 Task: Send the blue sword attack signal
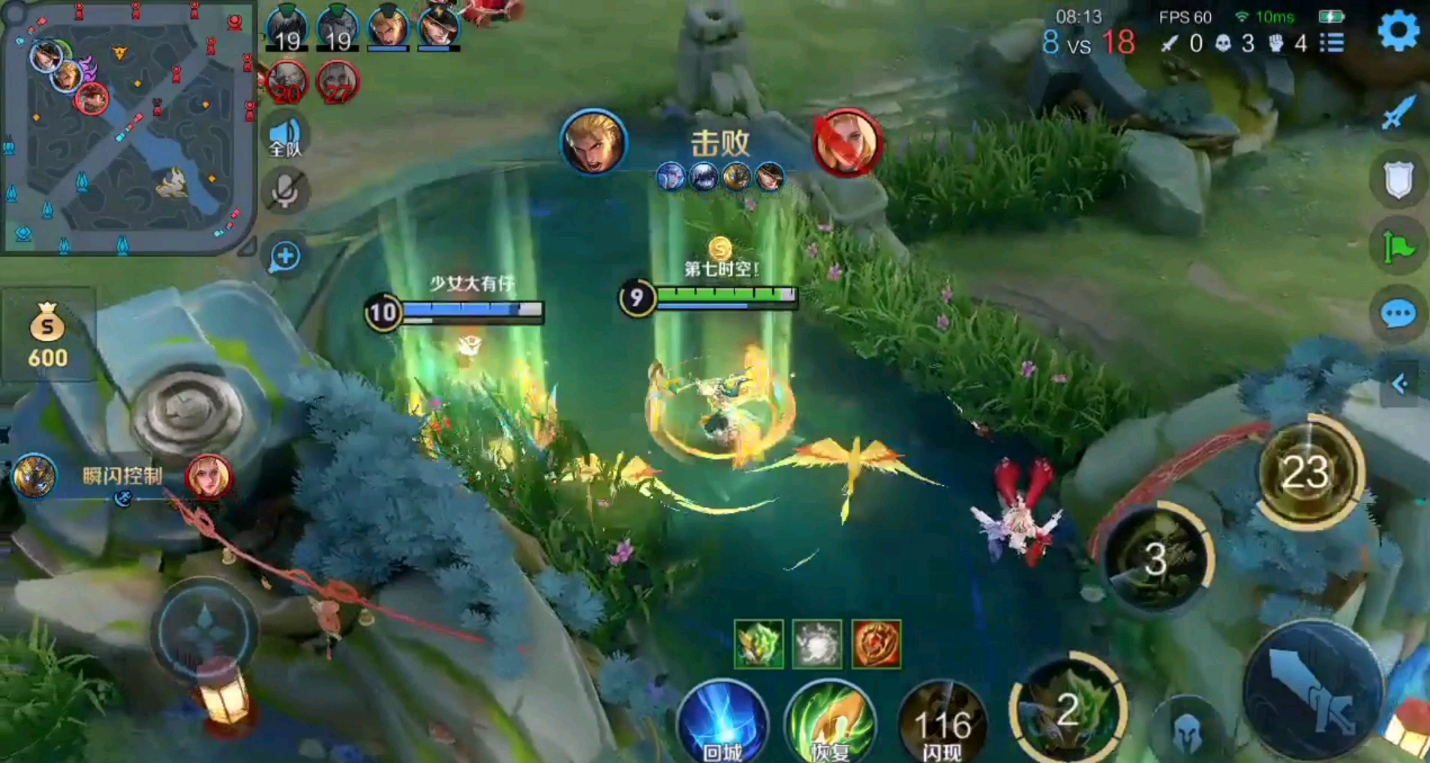tap(1397, 113)
